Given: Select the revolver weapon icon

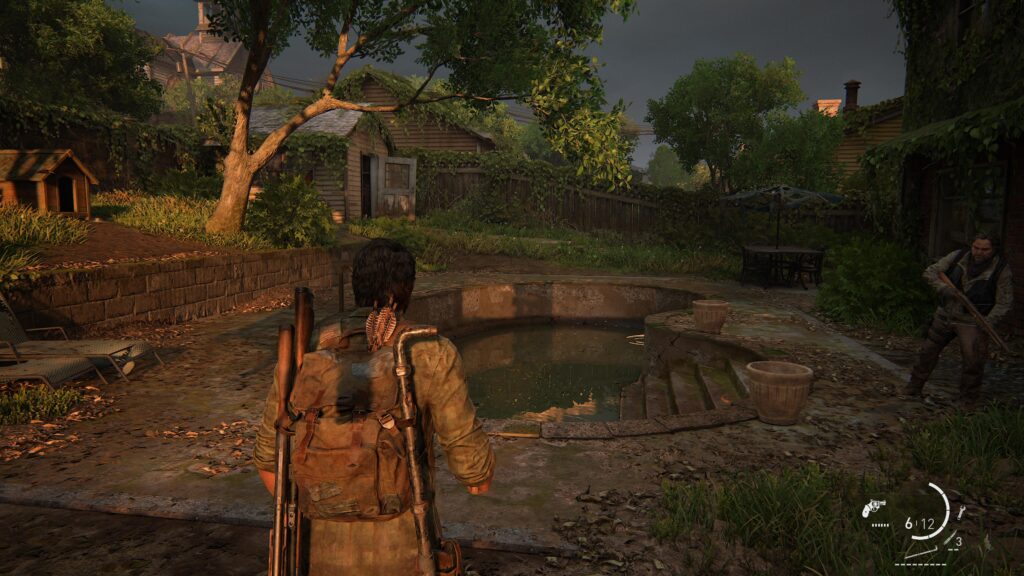Looking at the screenshot, I should (873, 508).
